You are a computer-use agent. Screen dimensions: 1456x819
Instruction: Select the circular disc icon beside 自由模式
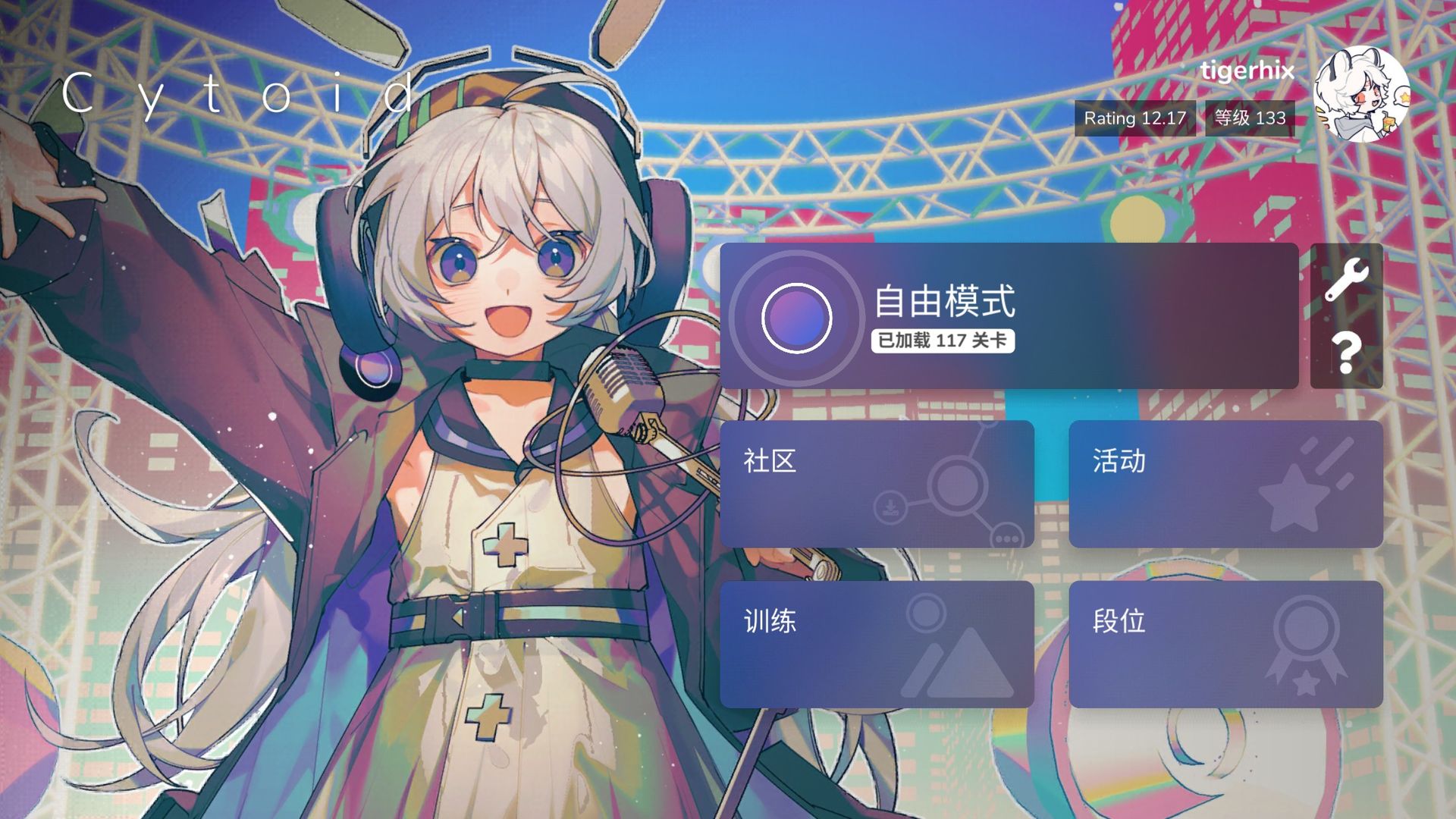pos(799,317)
